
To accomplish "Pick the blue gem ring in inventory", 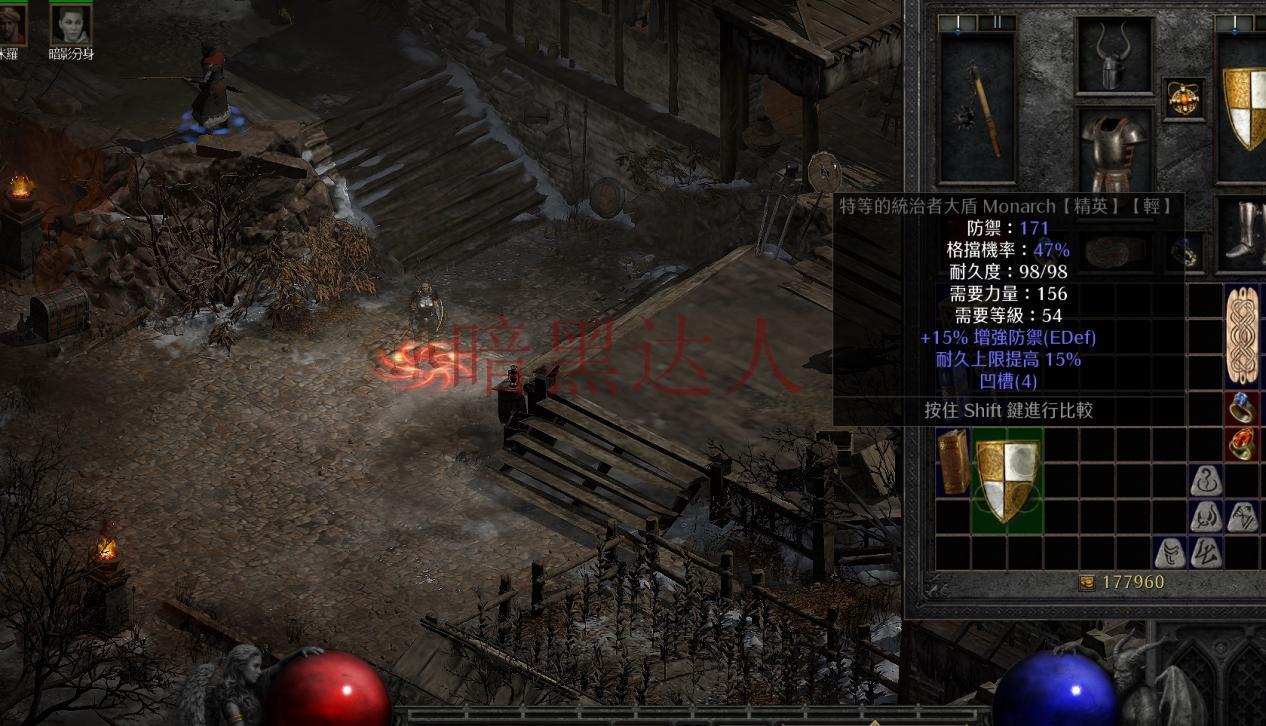I will coord(1243,407).
